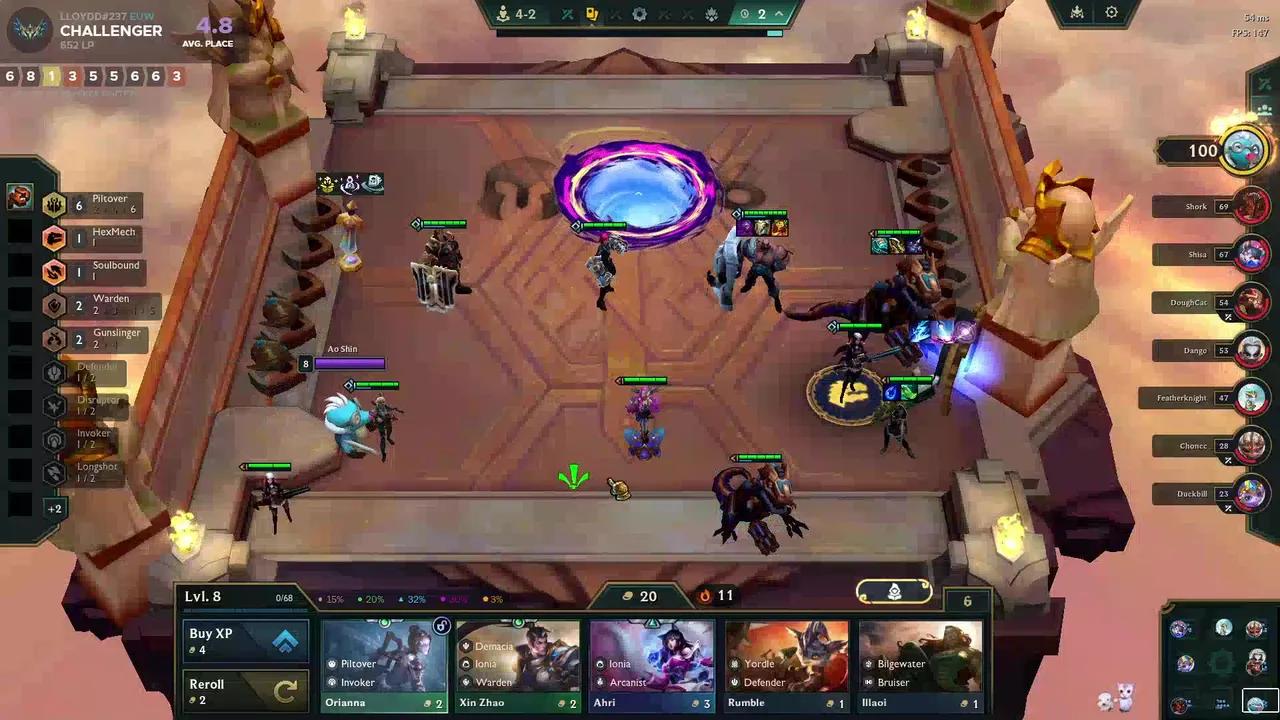
Task: Click the loss streak flame icon
Action: click(x=707, y=596)
